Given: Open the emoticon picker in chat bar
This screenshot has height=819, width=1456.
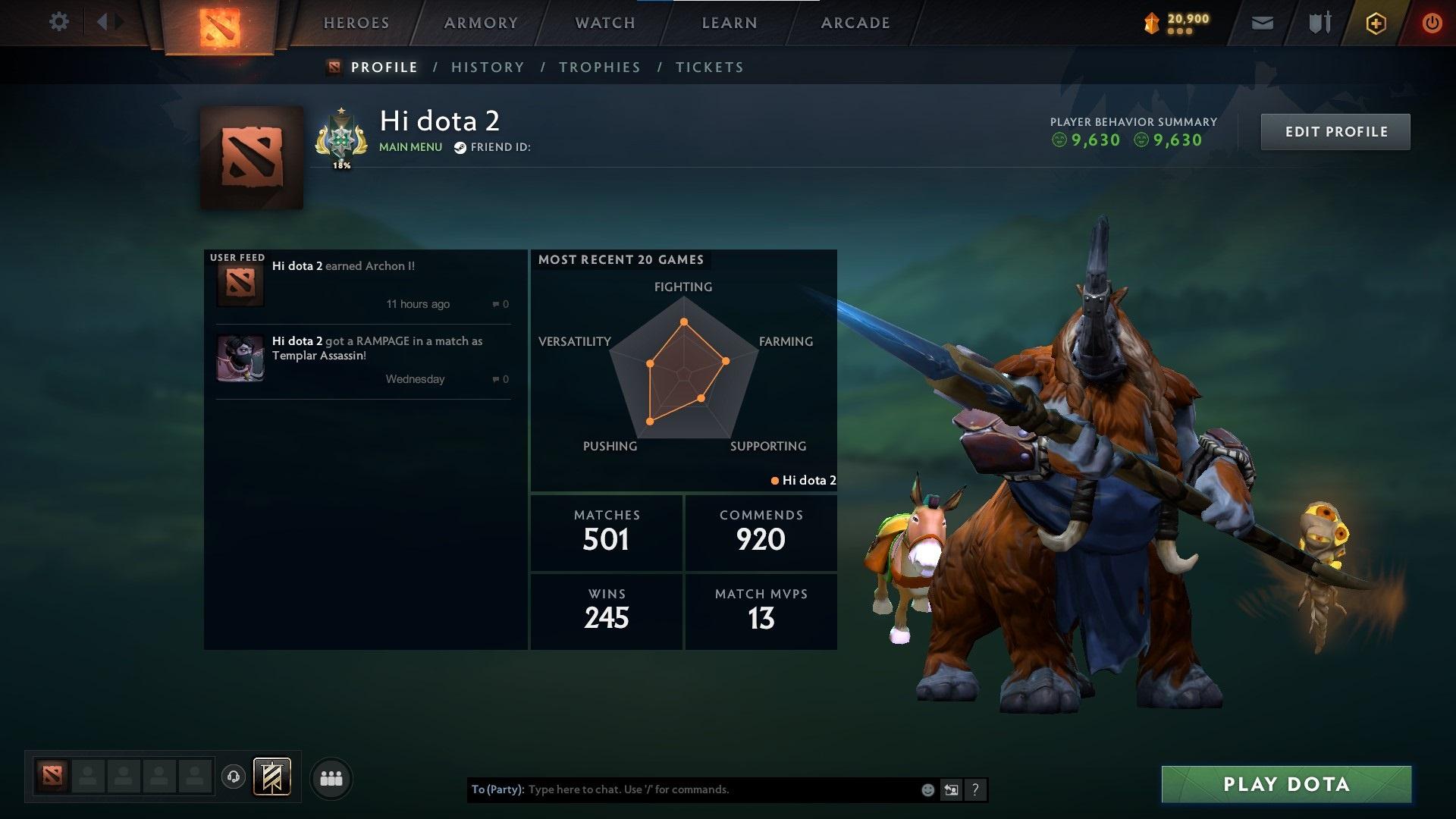Looking at the screenshot, I should [x=927, y=789].
